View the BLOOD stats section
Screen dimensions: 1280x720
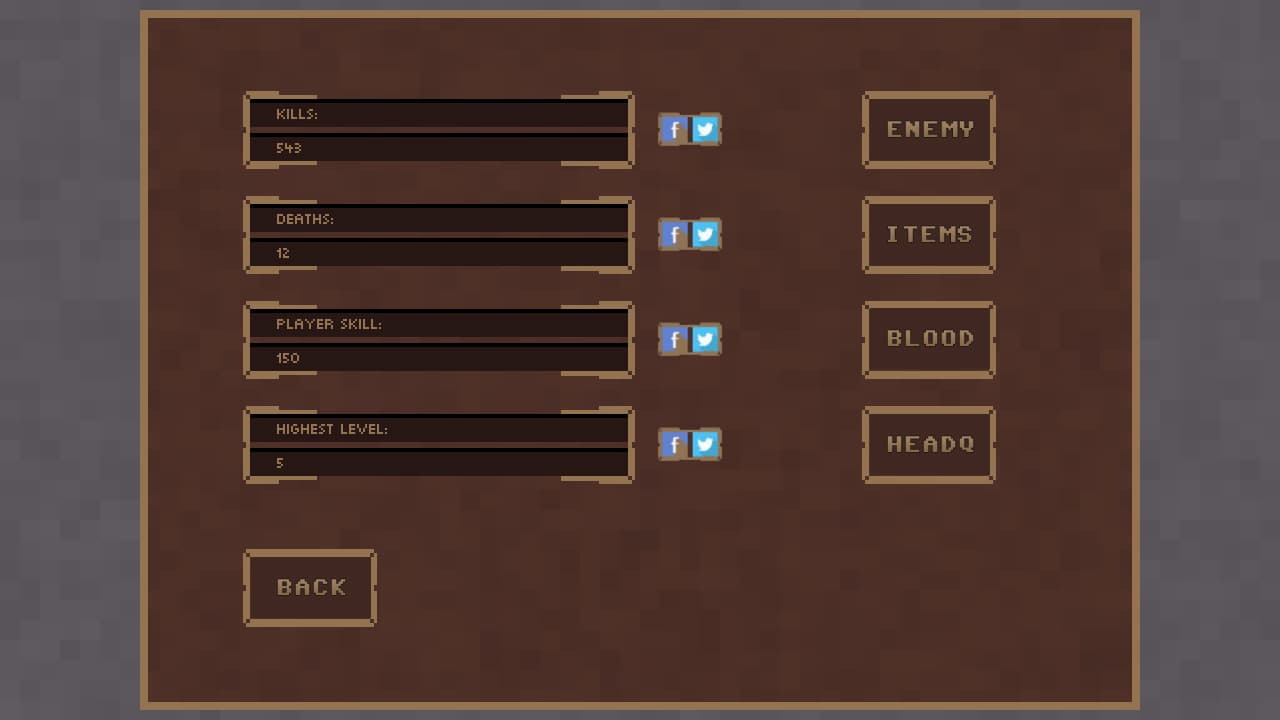(x=928, y=339)
